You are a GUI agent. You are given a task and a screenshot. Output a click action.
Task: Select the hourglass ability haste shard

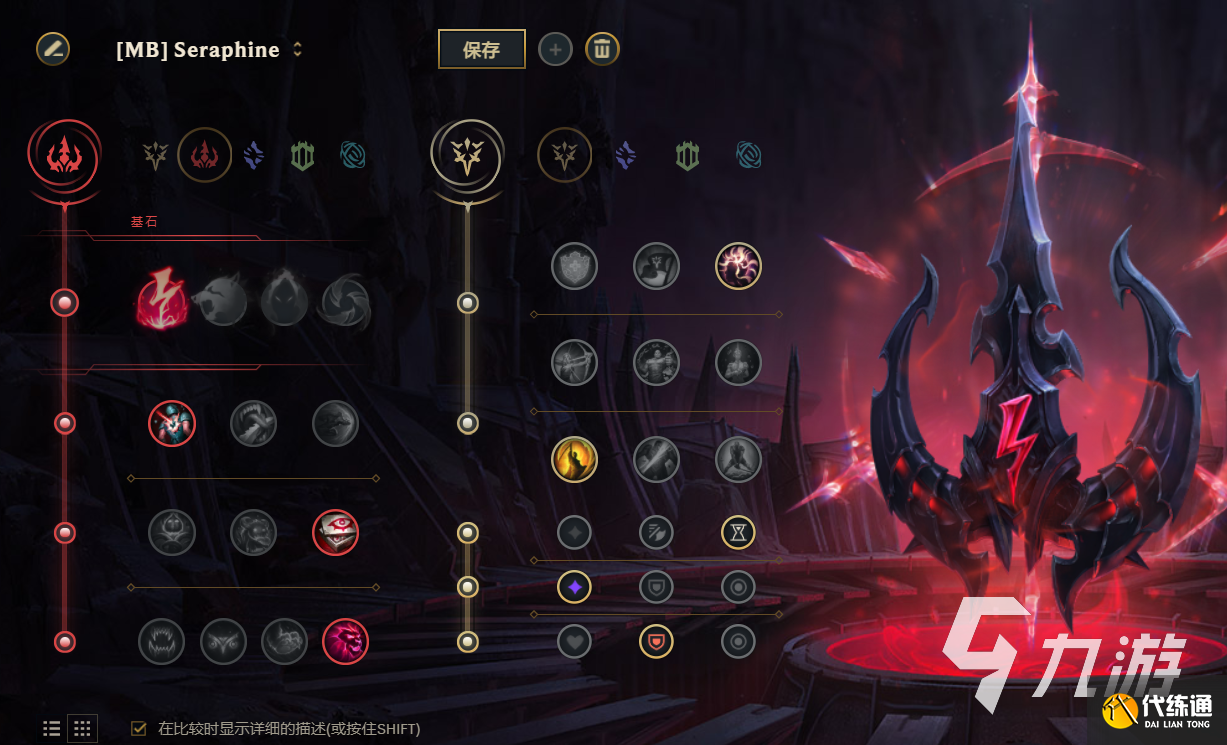[738, 533]
